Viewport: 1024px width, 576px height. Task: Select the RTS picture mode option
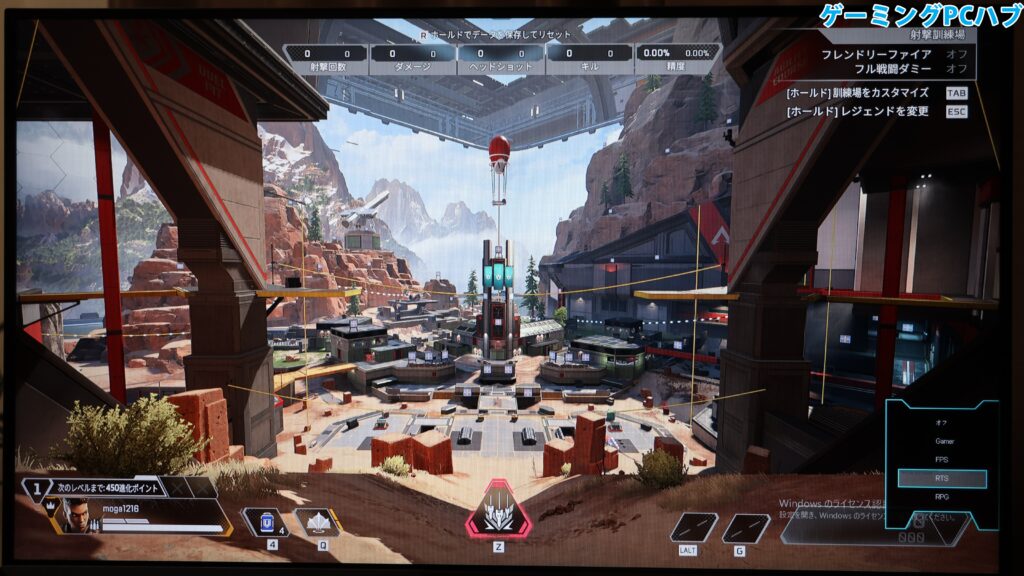(x=941, y=479)
